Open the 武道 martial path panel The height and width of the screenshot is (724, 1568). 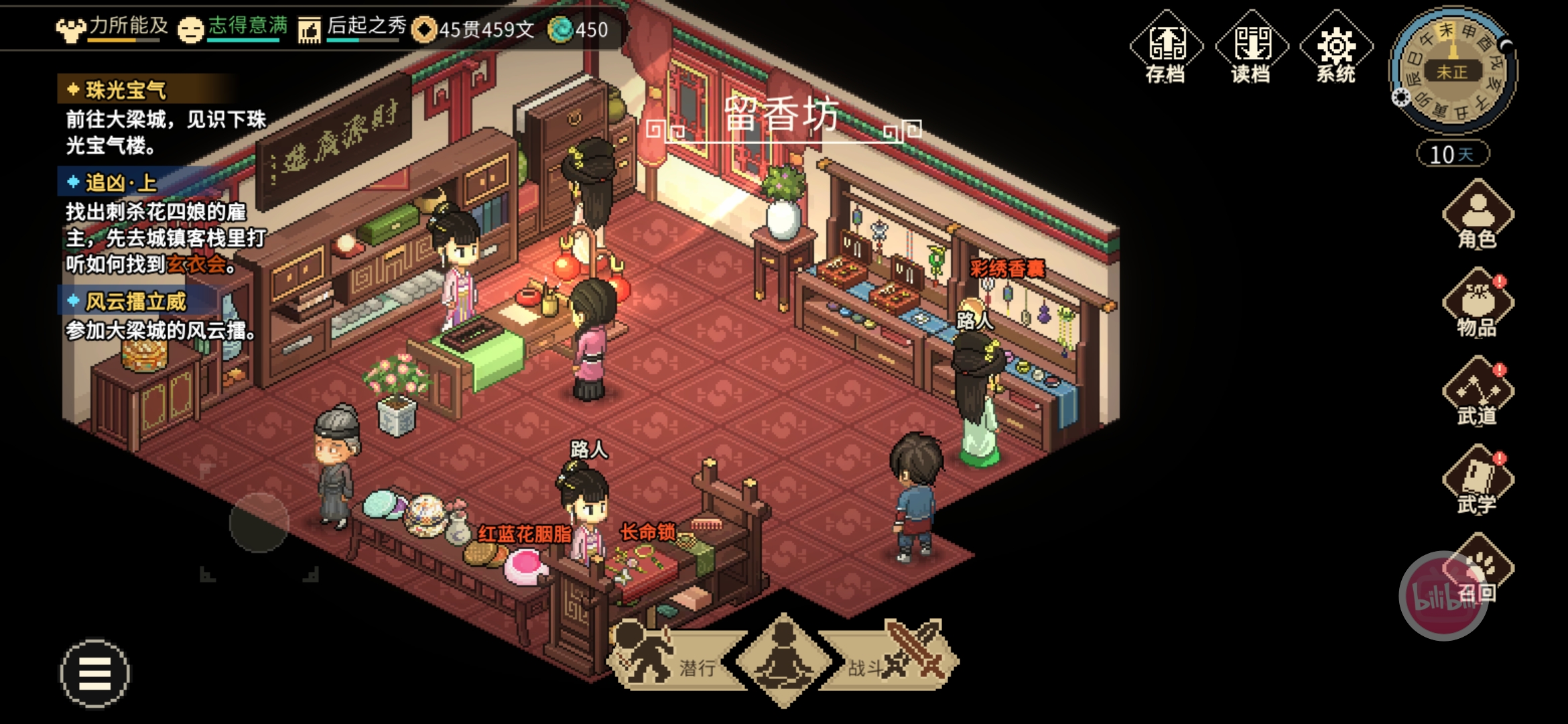(1478, 391)
